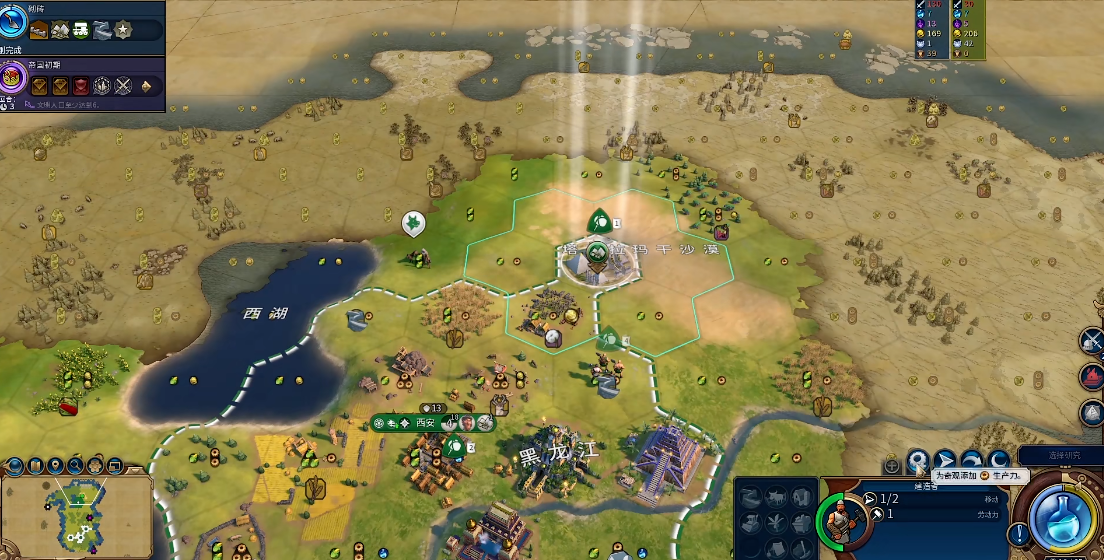This screenshot has width=1104, height=560.
Task: Open the exclamation notification icon
Action: click(x=1019, y=531)
